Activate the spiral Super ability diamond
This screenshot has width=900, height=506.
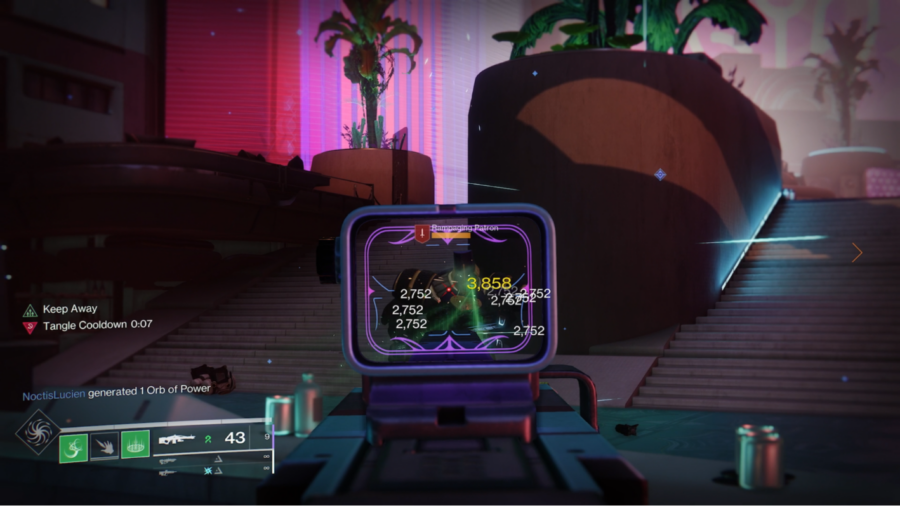tap(37, 431)
